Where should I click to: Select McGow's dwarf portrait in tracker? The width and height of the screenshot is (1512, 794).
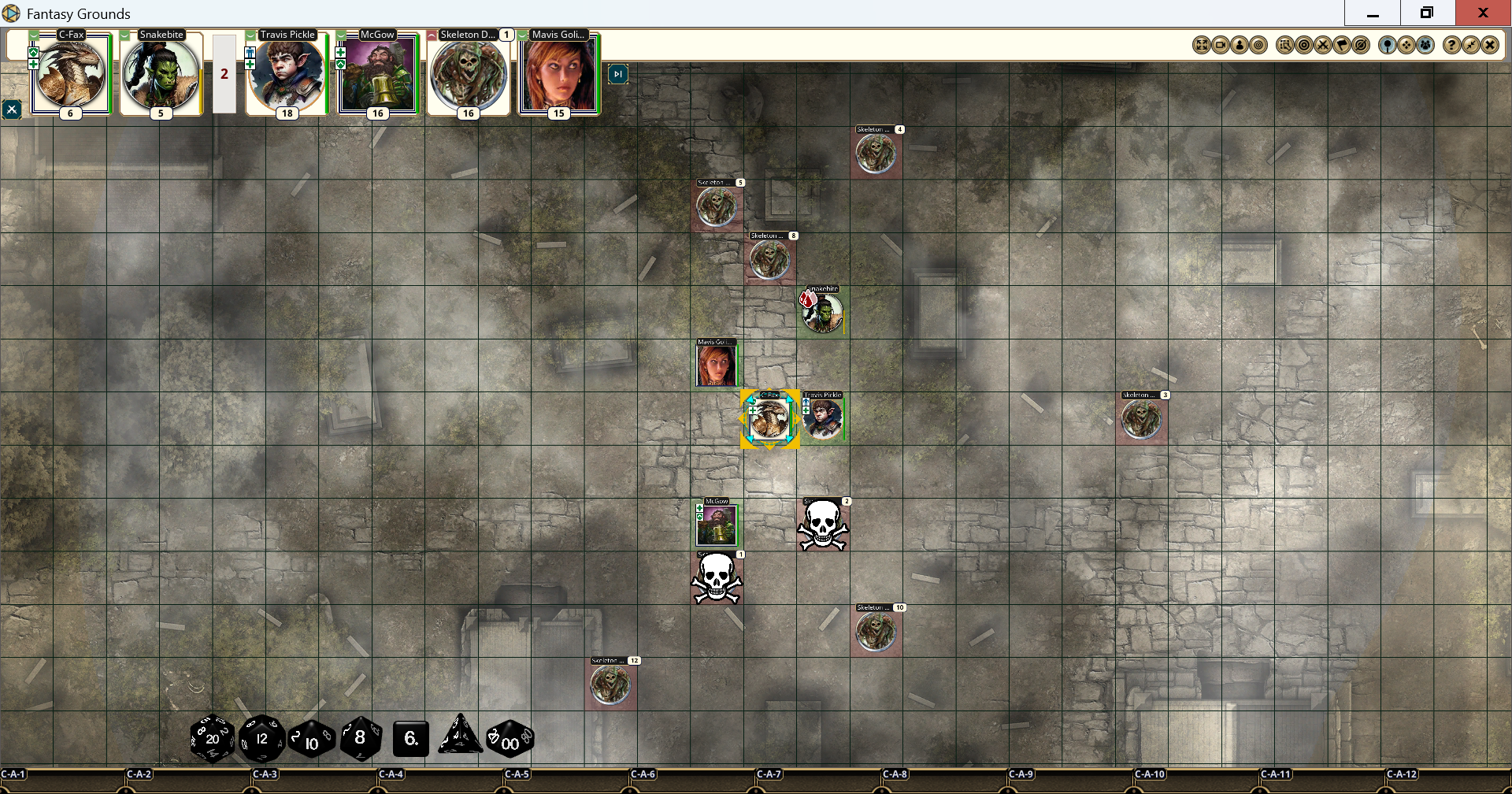point(377,74)
